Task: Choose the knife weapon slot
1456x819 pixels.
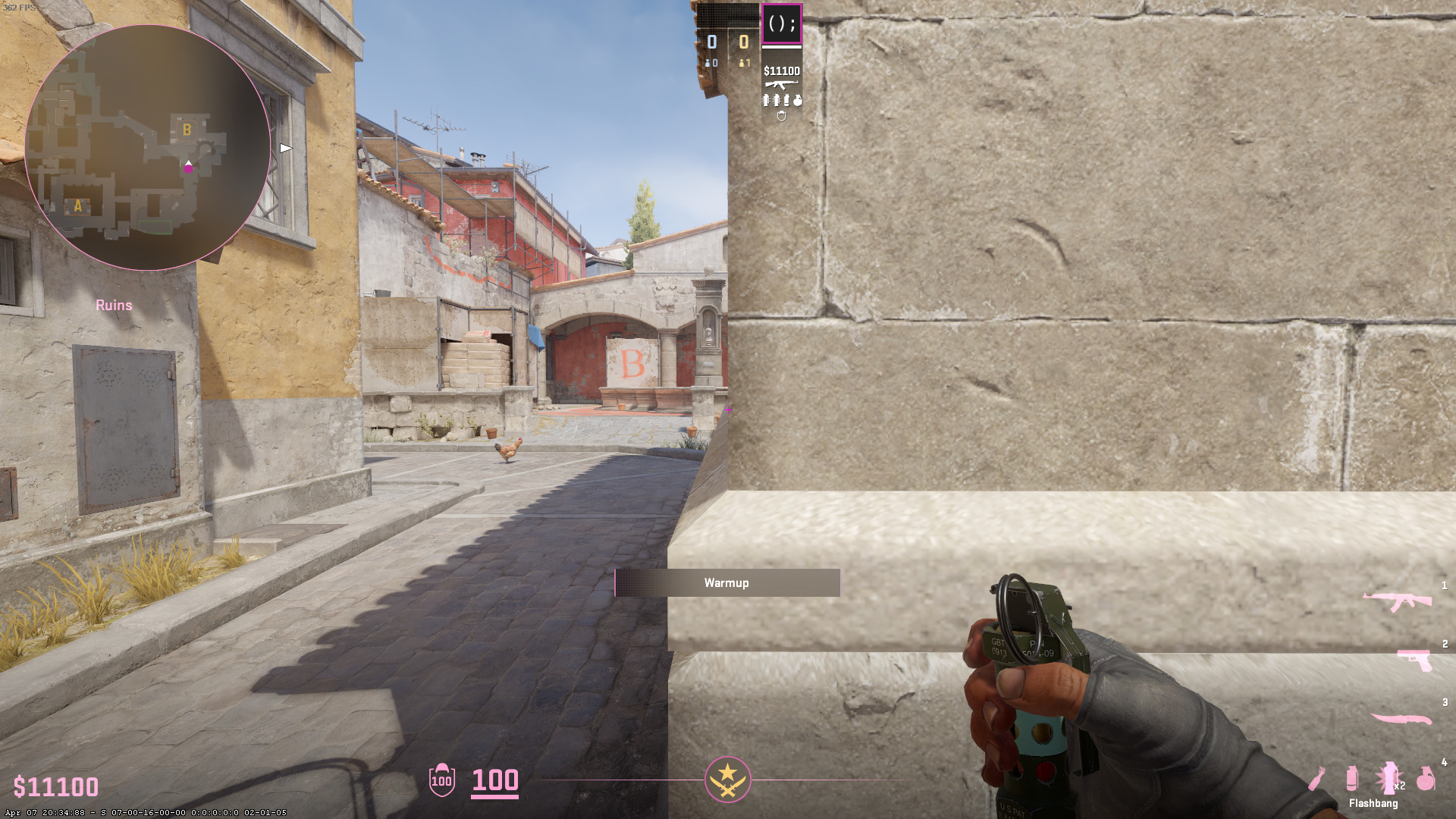Action: click(1400, 719)
